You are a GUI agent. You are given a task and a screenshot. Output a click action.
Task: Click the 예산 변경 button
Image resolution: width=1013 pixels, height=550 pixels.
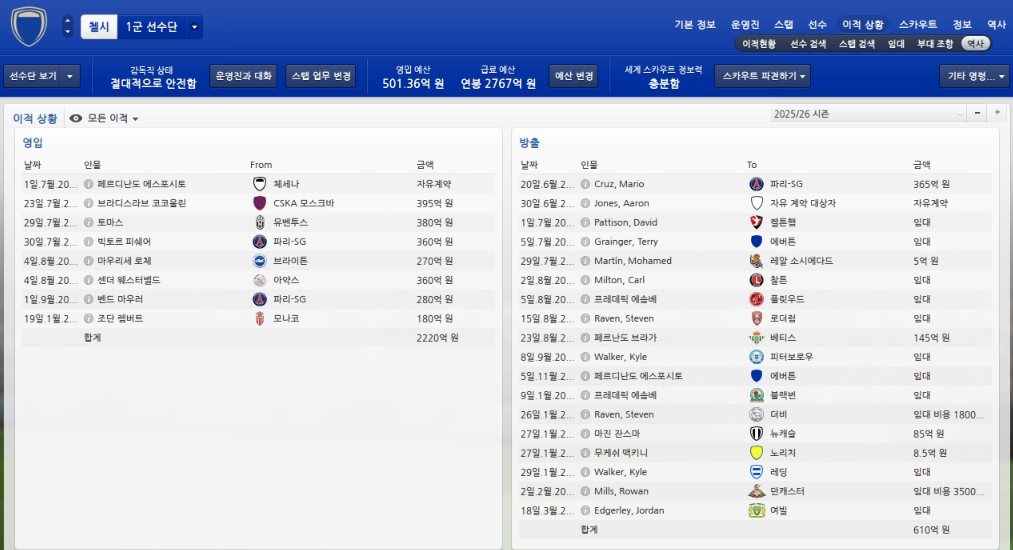(574, 76)
